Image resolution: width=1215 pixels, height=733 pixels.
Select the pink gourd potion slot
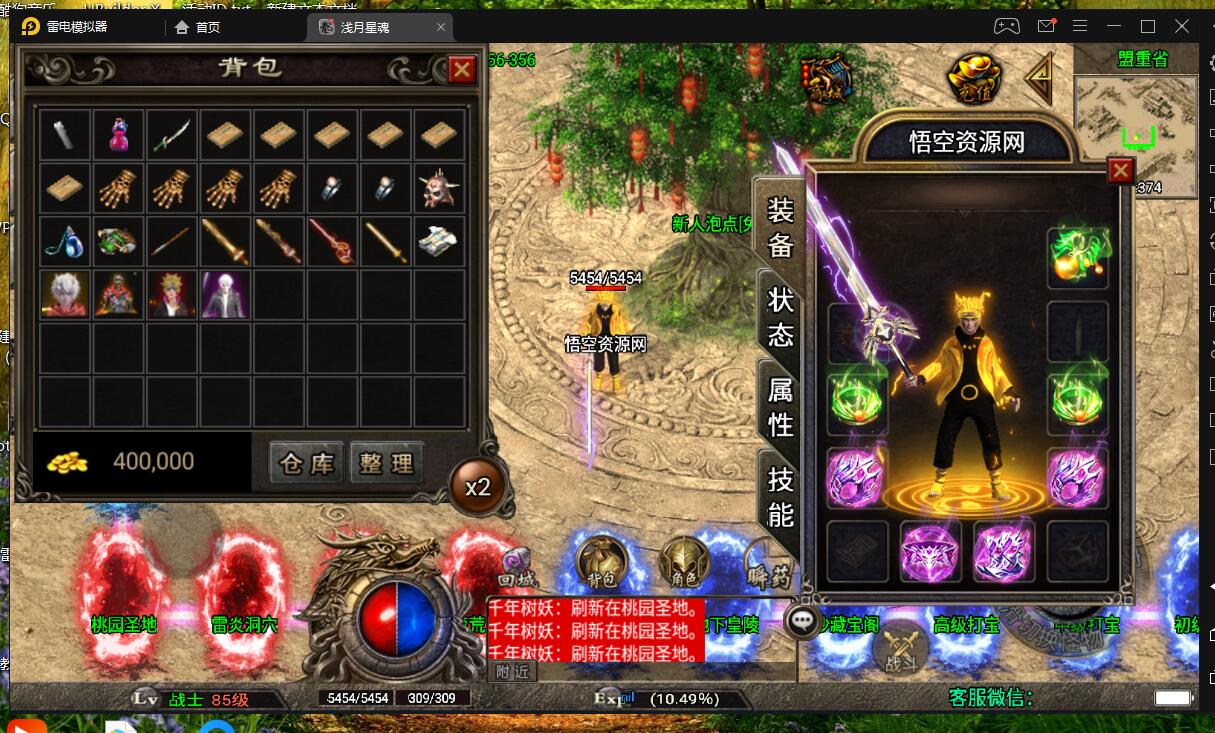point(119,134)
